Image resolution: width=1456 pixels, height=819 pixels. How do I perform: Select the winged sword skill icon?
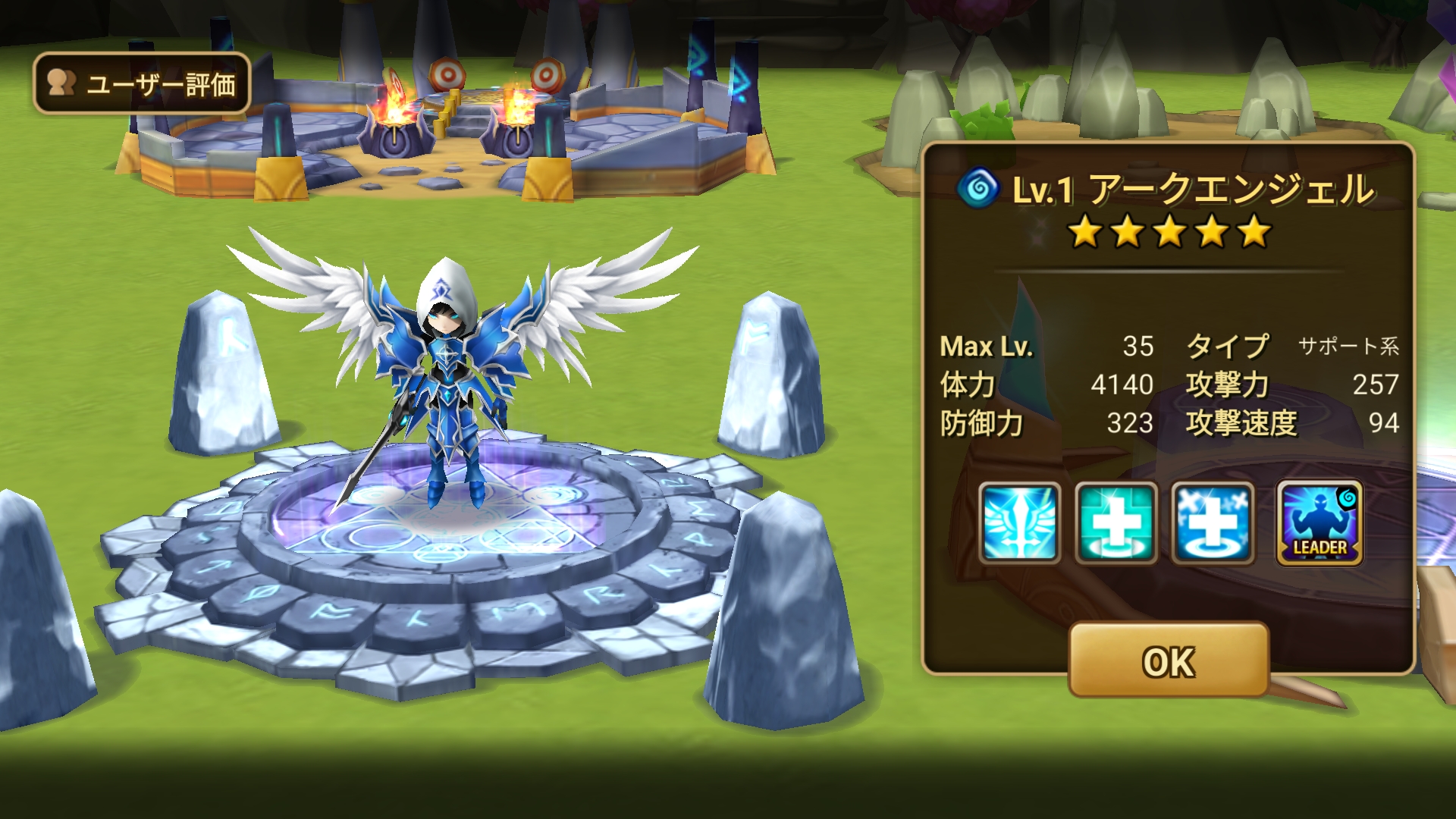point(1019,523)
